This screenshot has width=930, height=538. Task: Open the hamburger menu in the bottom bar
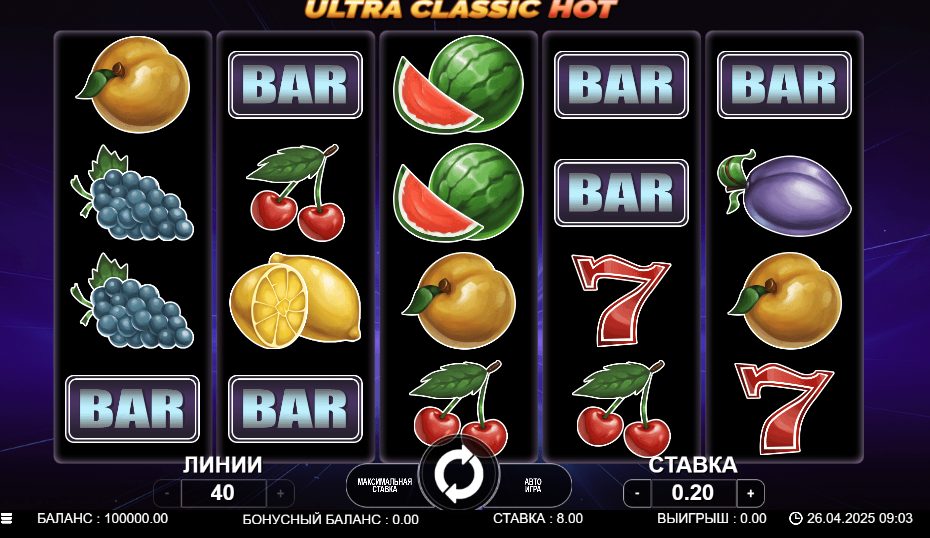pyautogui.click(x=7, y=519)
